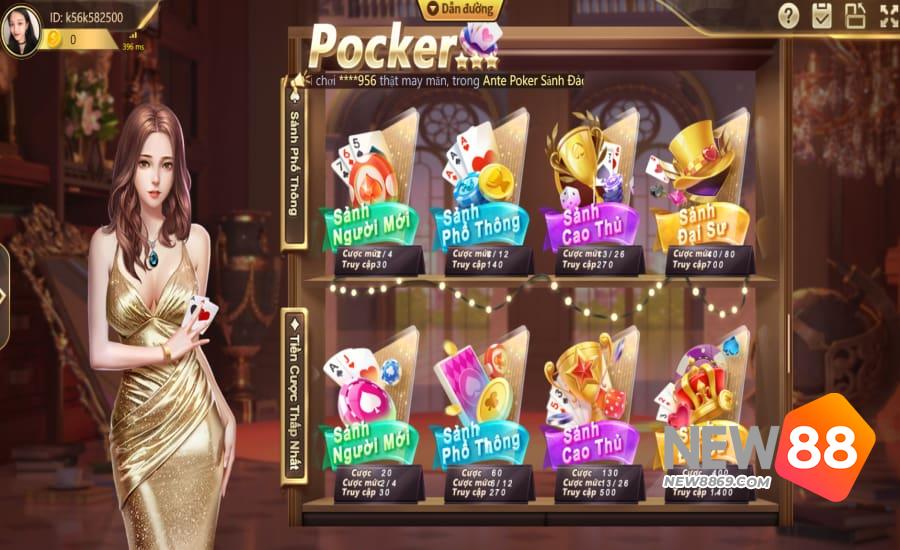Enter Sảnh Người Mới with the pink chip
This screenshot has width=900, height=550.
(x=371, y=415)
